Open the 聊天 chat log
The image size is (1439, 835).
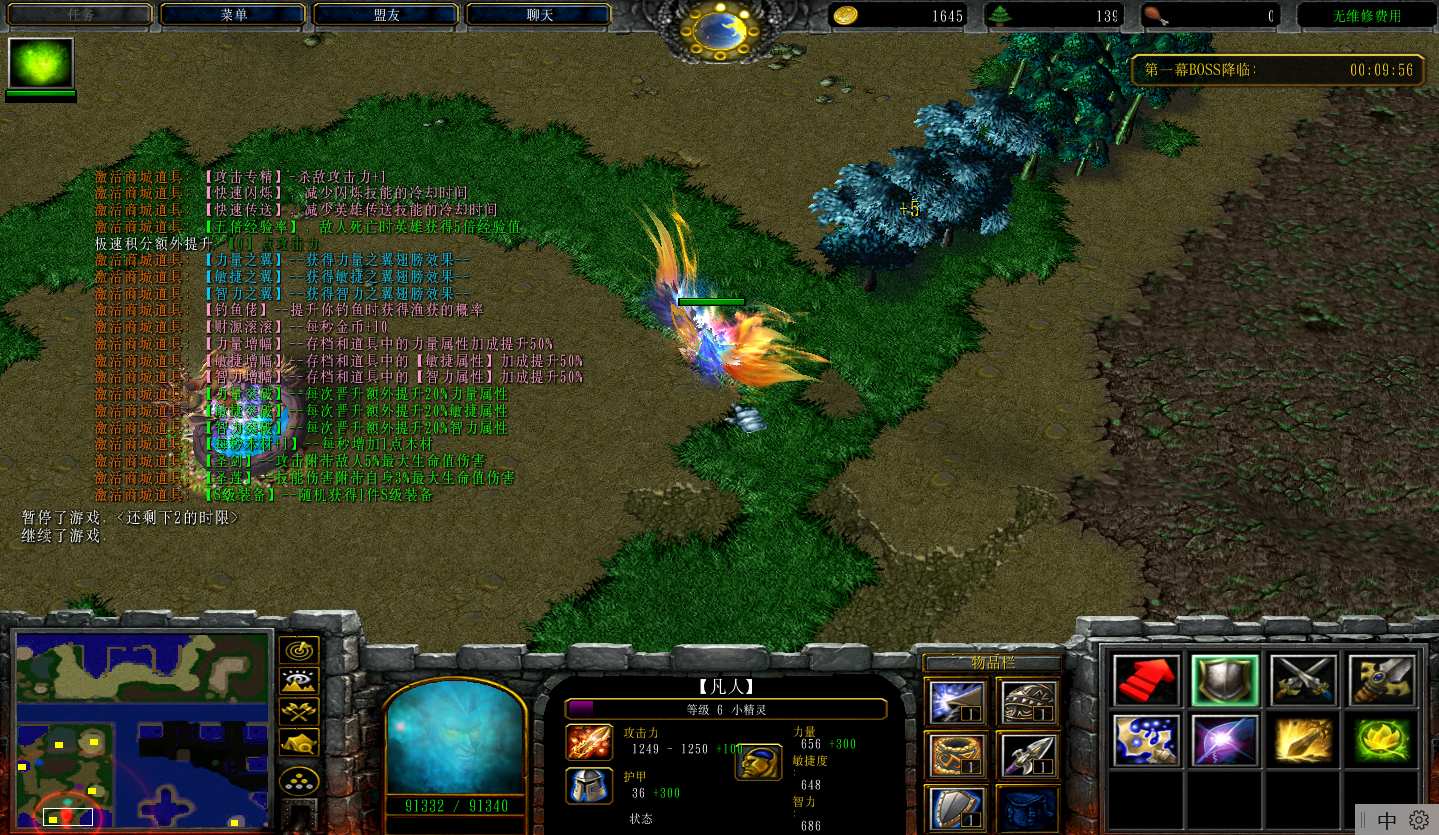tap(539, 15)
